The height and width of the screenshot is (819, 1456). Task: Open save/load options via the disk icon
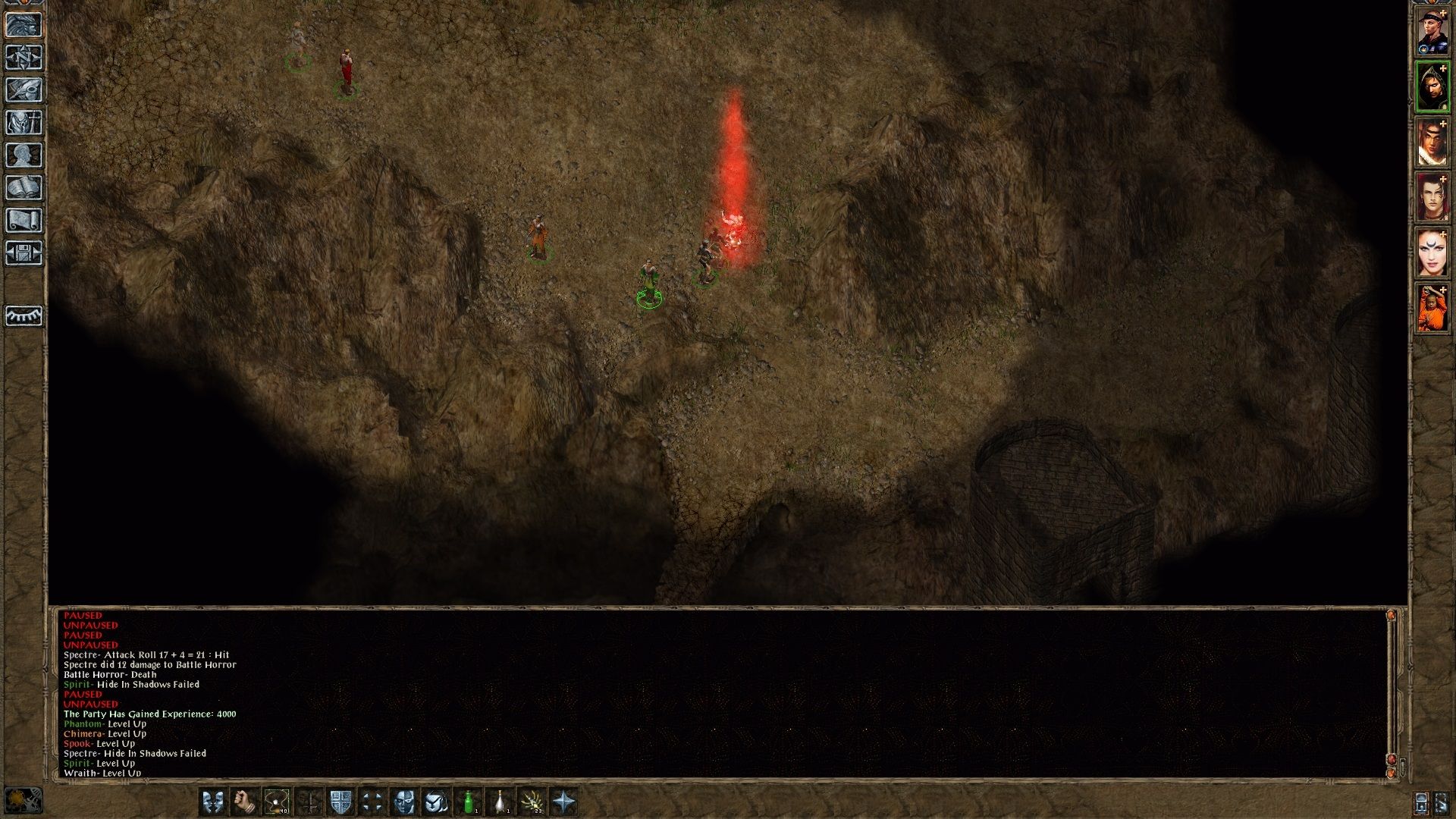point(25,253)
